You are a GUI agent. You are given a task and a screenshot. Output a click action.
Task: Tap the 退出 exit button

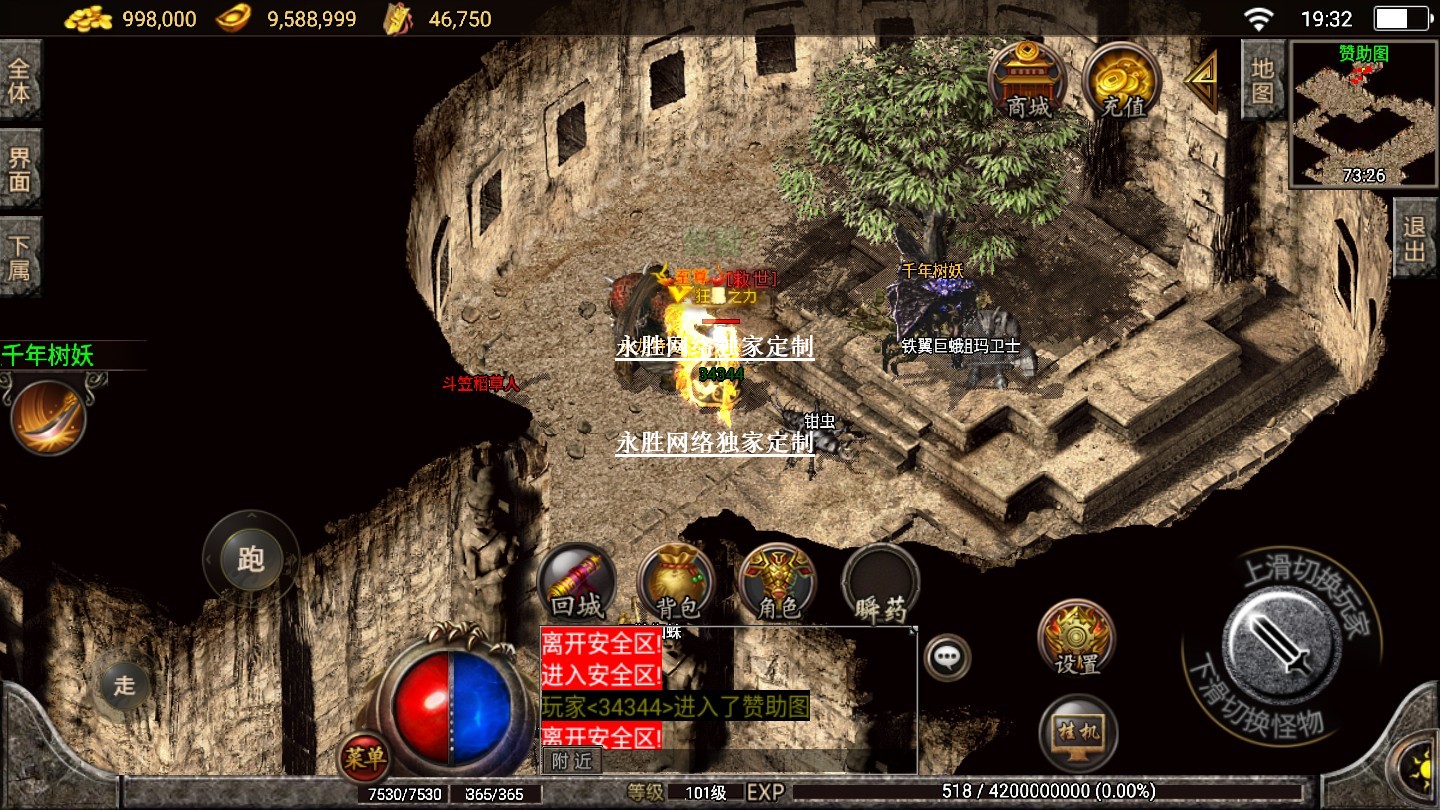[x=1414, y=238]
